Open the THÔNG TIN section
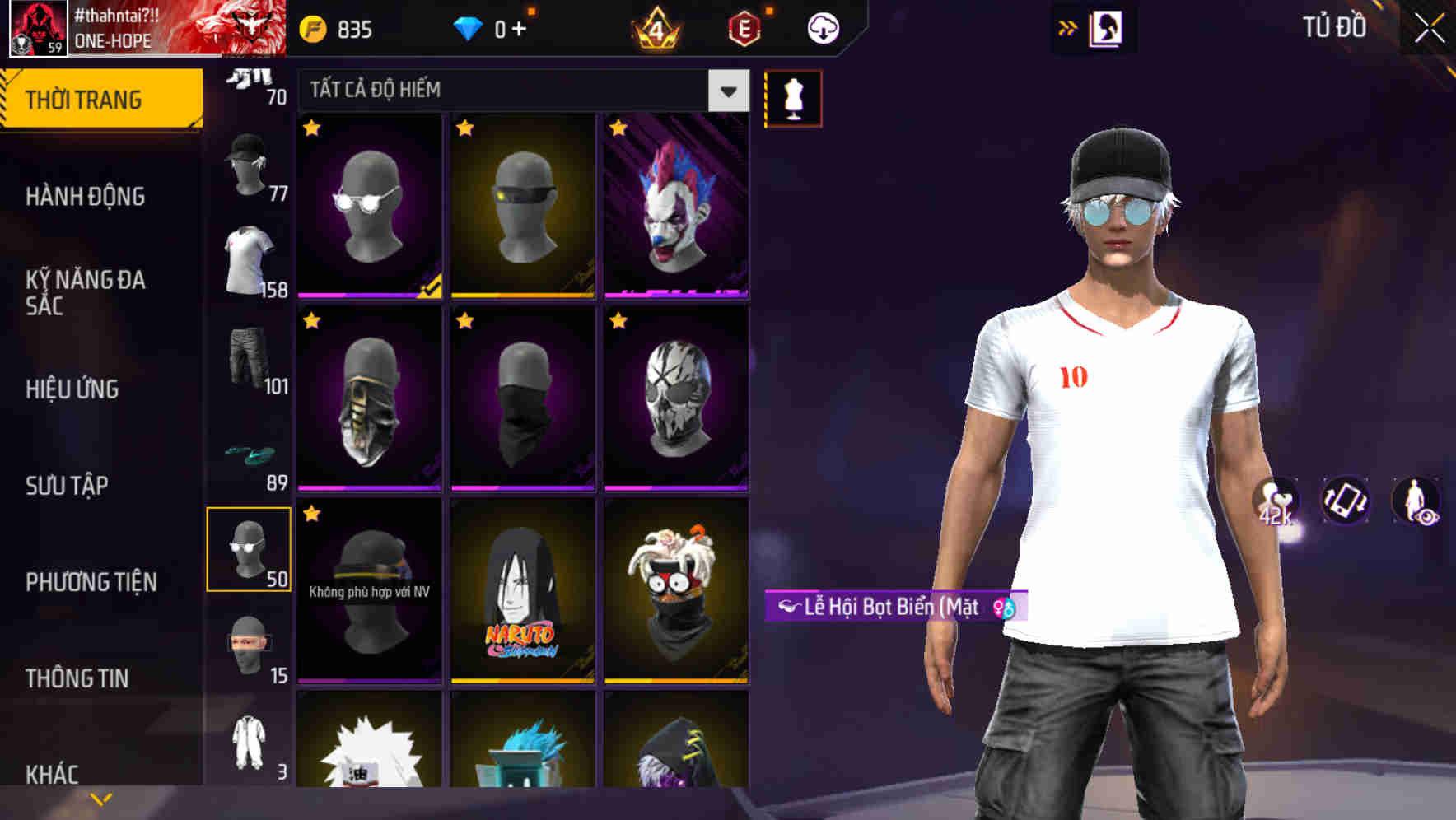Image resolution: width=1456 pixels, height=820 pixels. [x=77, y=678]
